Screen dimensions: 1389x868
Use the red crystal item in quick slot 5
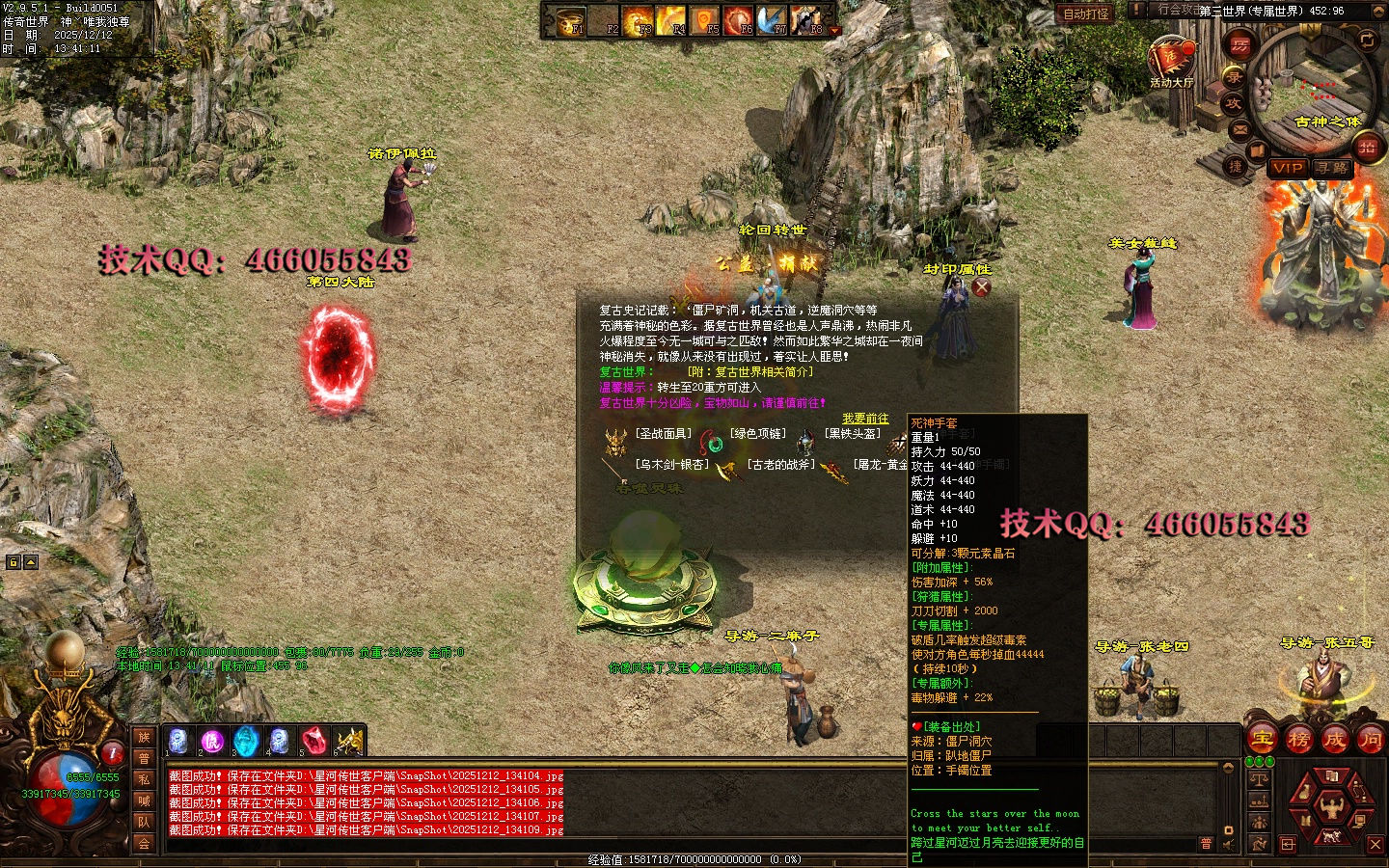coord(313,741)
